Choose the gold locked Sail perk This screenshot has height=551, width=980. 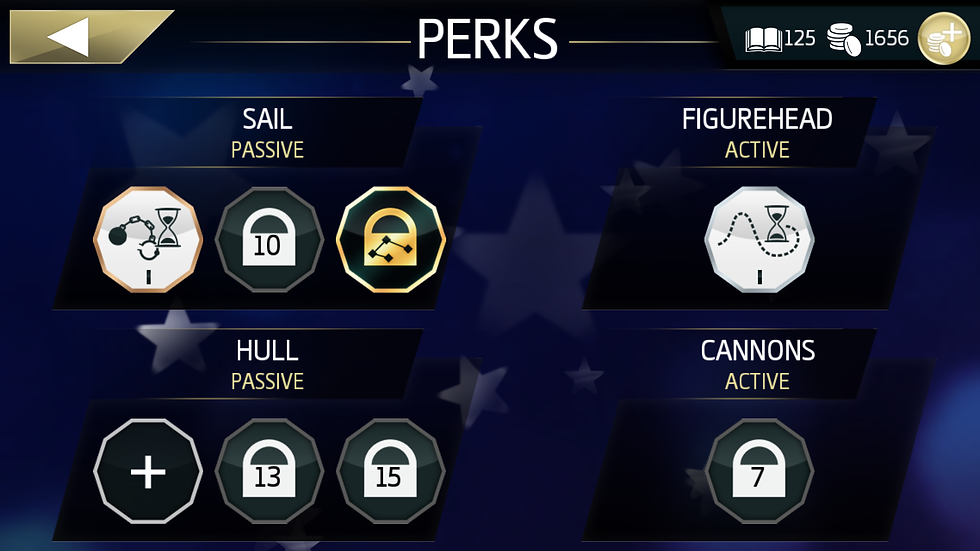coord(390,241)
